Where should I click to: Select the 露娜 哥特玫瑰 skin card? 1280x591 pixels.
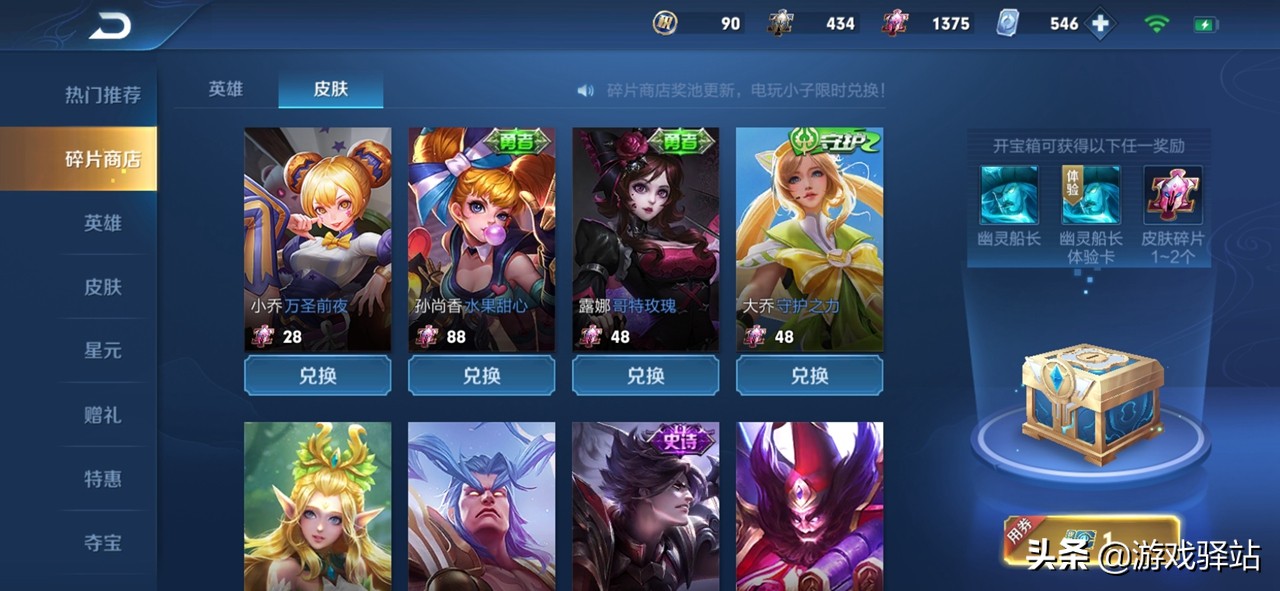pos(645,239)
